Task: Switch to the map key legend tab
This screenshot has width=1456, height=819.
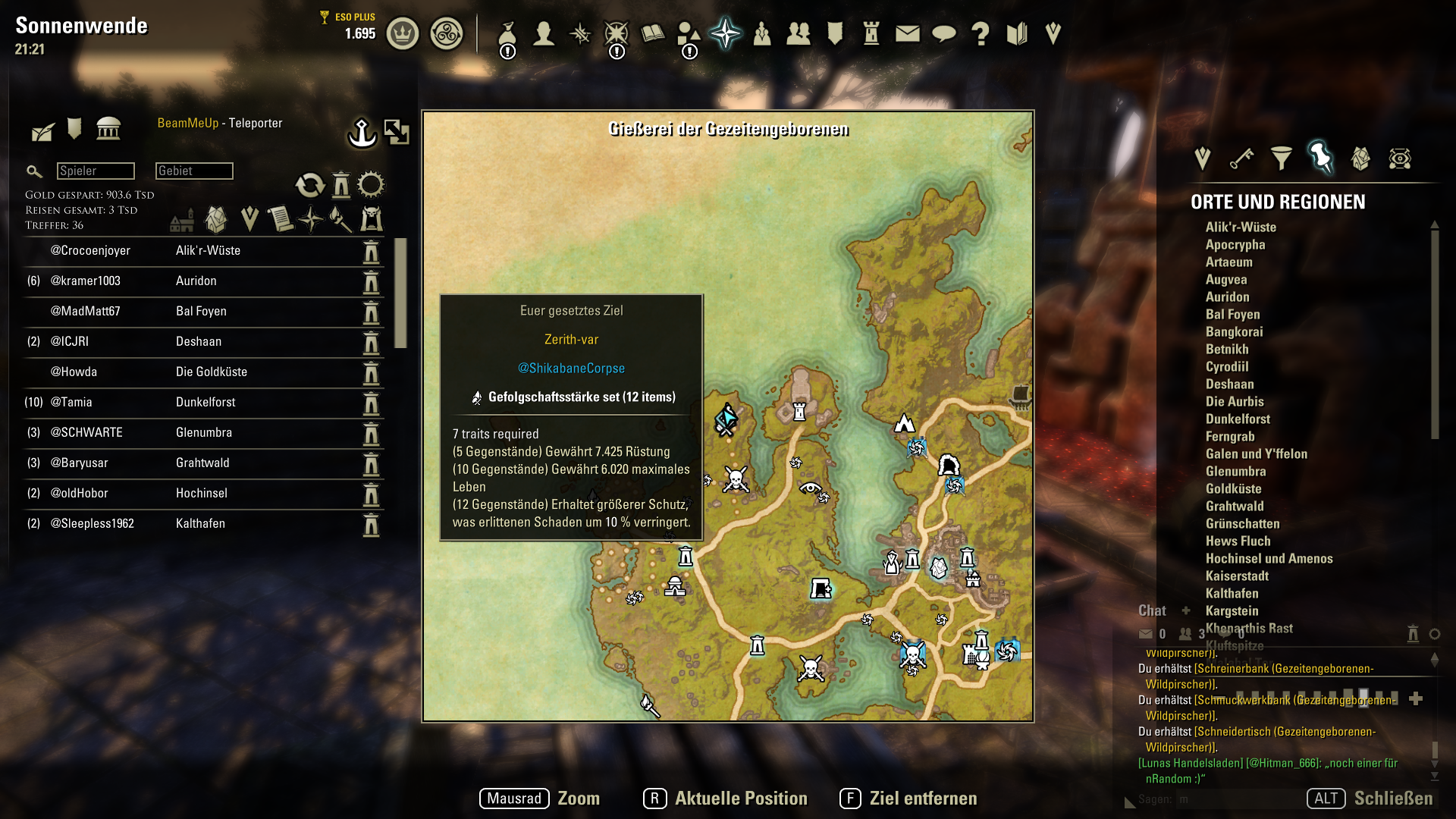Action: 1241,158
